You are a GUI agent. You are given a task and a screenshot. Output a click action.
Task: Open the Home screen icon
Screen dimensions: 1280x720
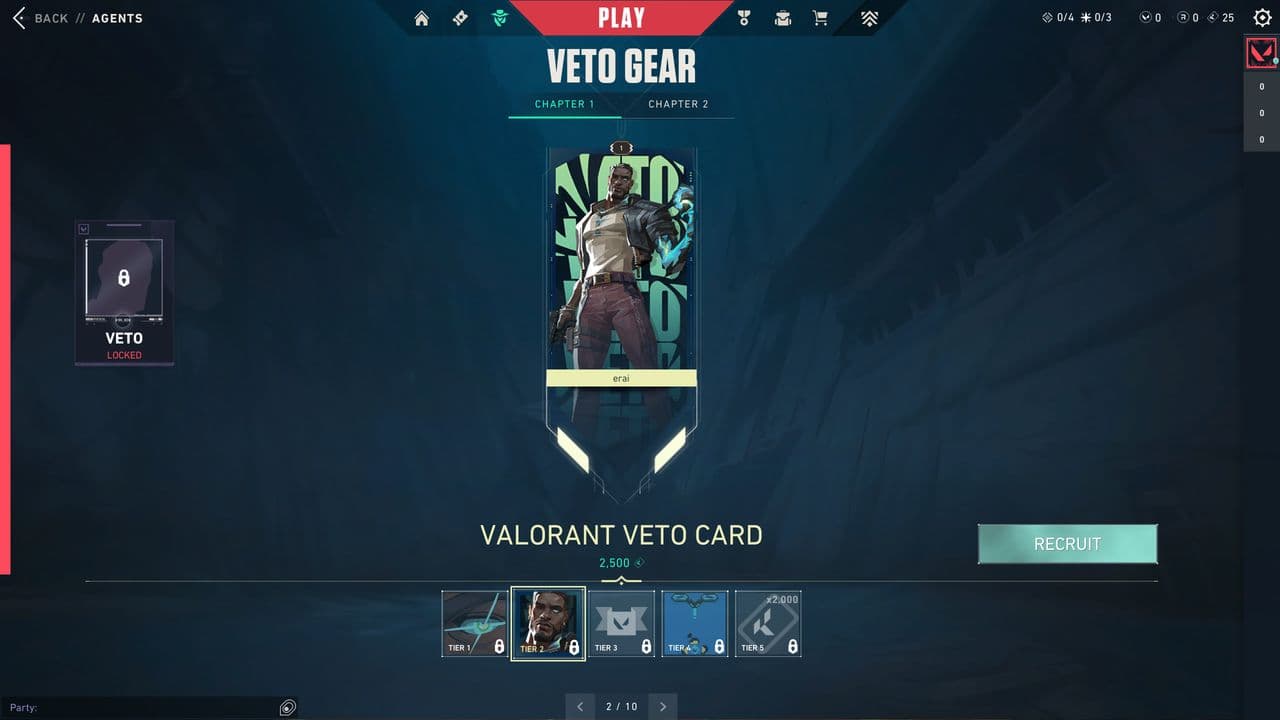click(421, 17)
